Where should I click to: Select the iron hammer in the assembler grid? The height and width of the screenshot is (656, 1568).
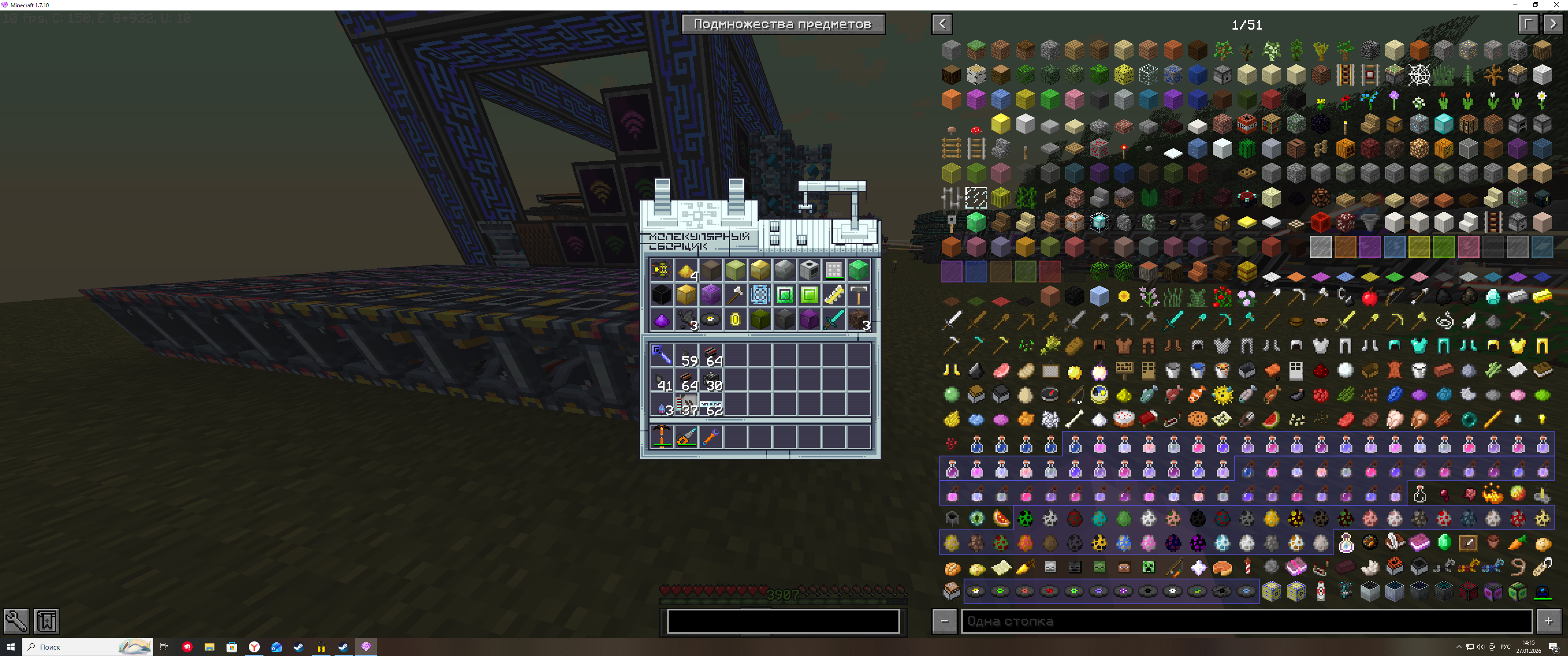click(x=858, y=295)
